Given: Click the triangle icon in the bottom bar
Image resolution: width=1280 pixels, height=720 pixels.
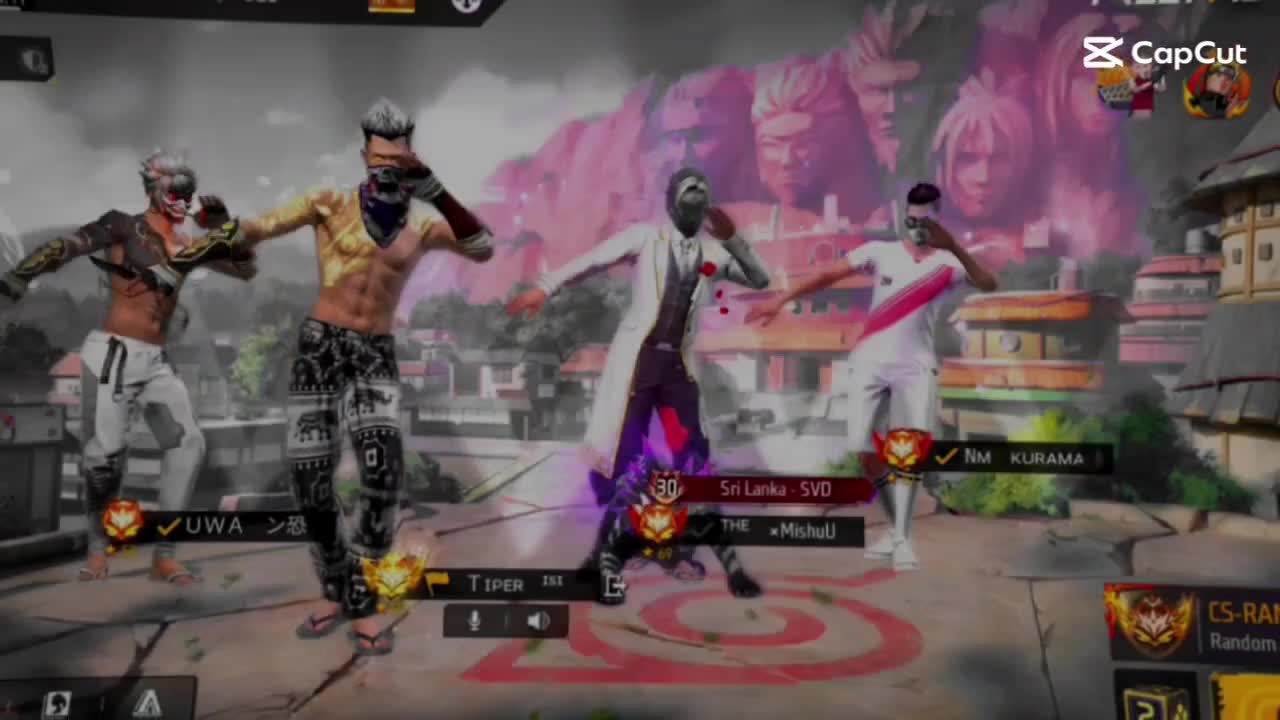Looking at the screenshot, I should (x=146, y=702).
